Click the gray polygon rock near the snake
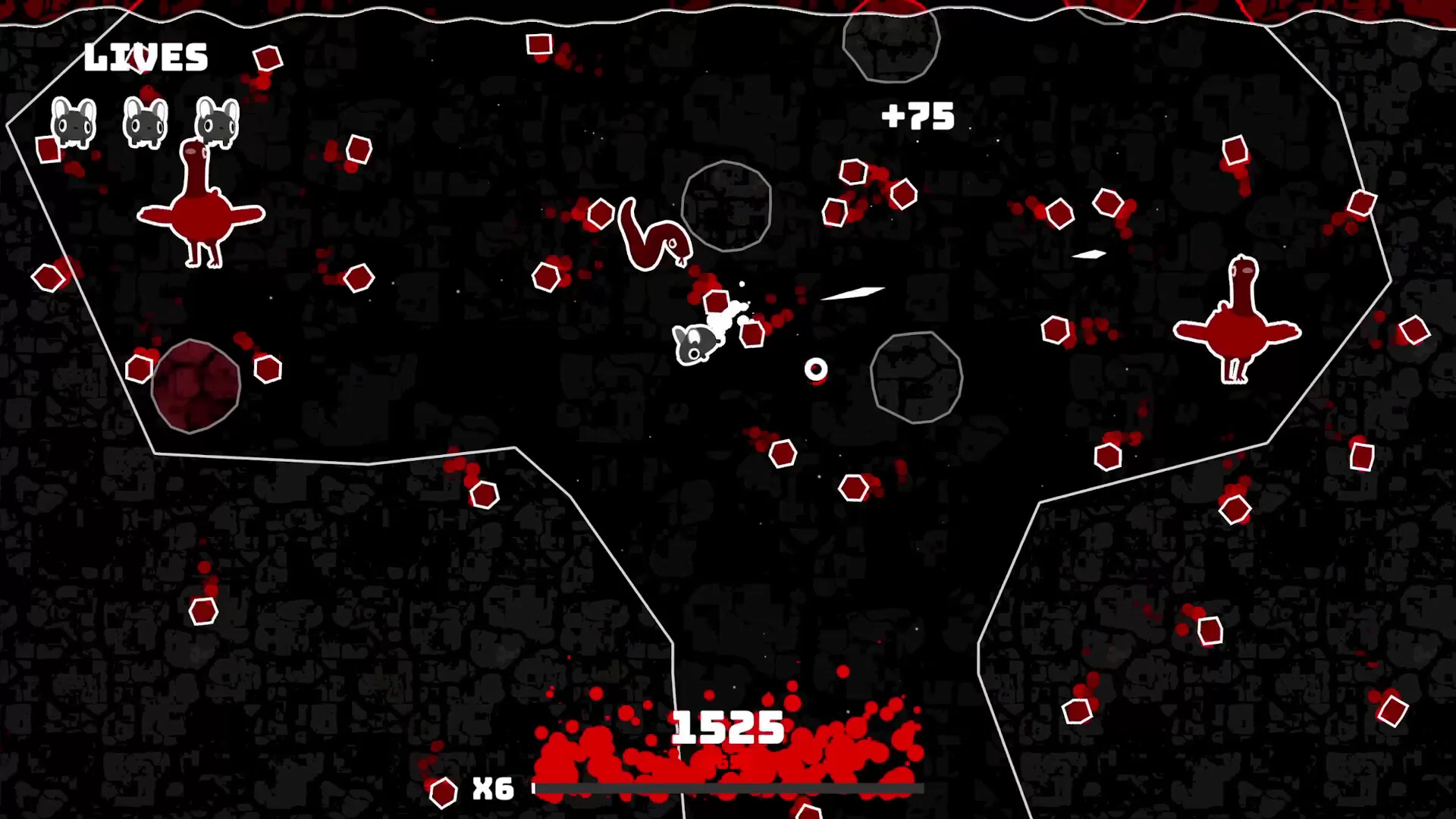The height and width of the screenshot is (819, 1456). click(726, 206)
